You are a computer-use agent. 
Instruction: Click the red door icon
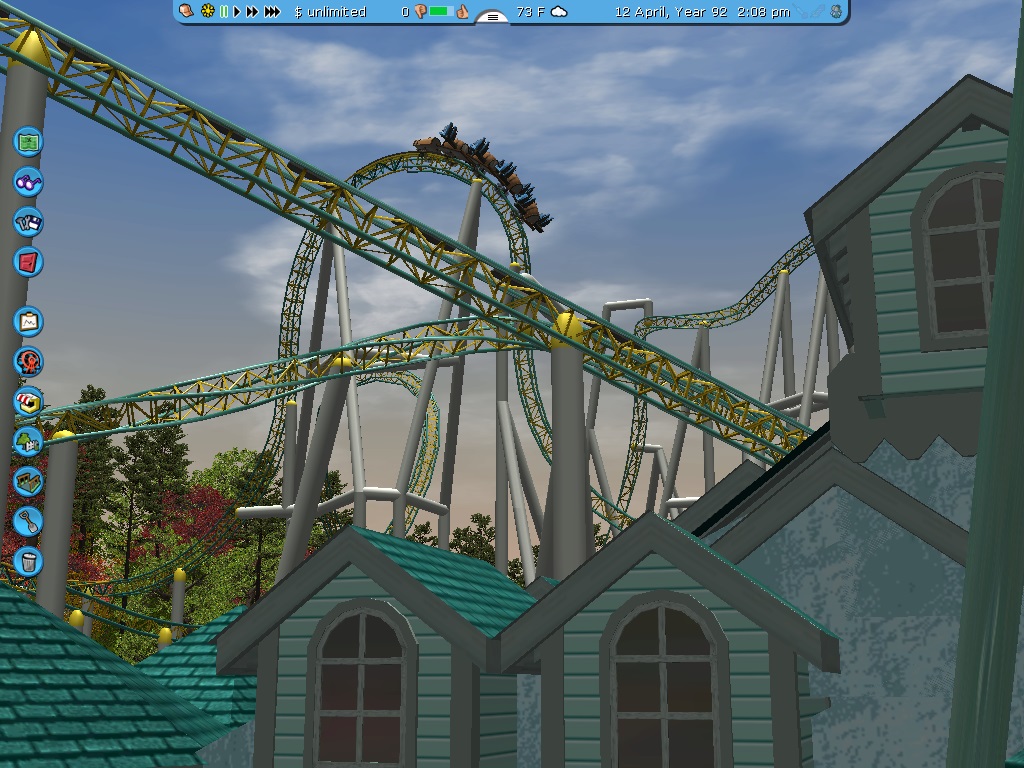(x=29, y=262)
